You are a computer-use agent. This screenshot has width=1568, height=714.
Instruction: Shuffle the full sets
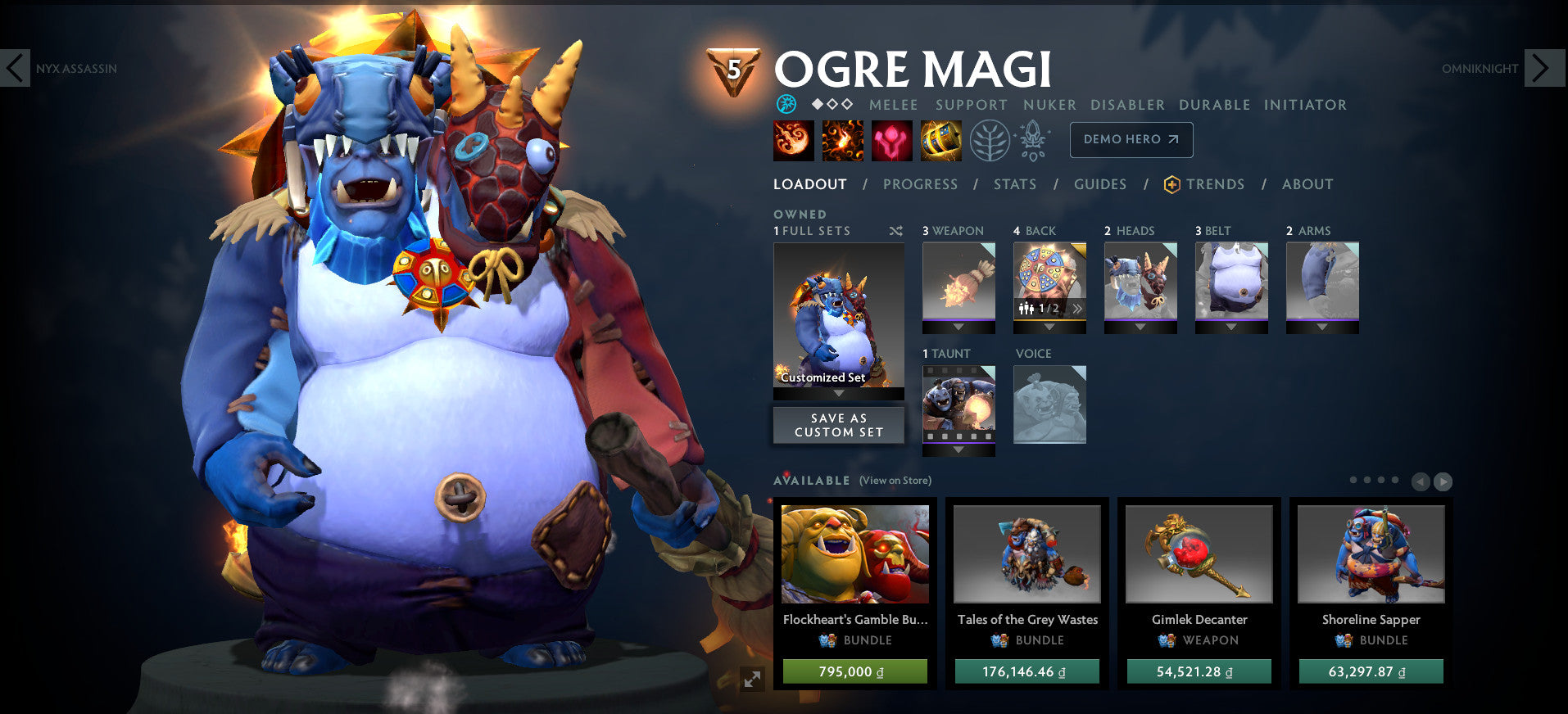click(x=895, y=232)
